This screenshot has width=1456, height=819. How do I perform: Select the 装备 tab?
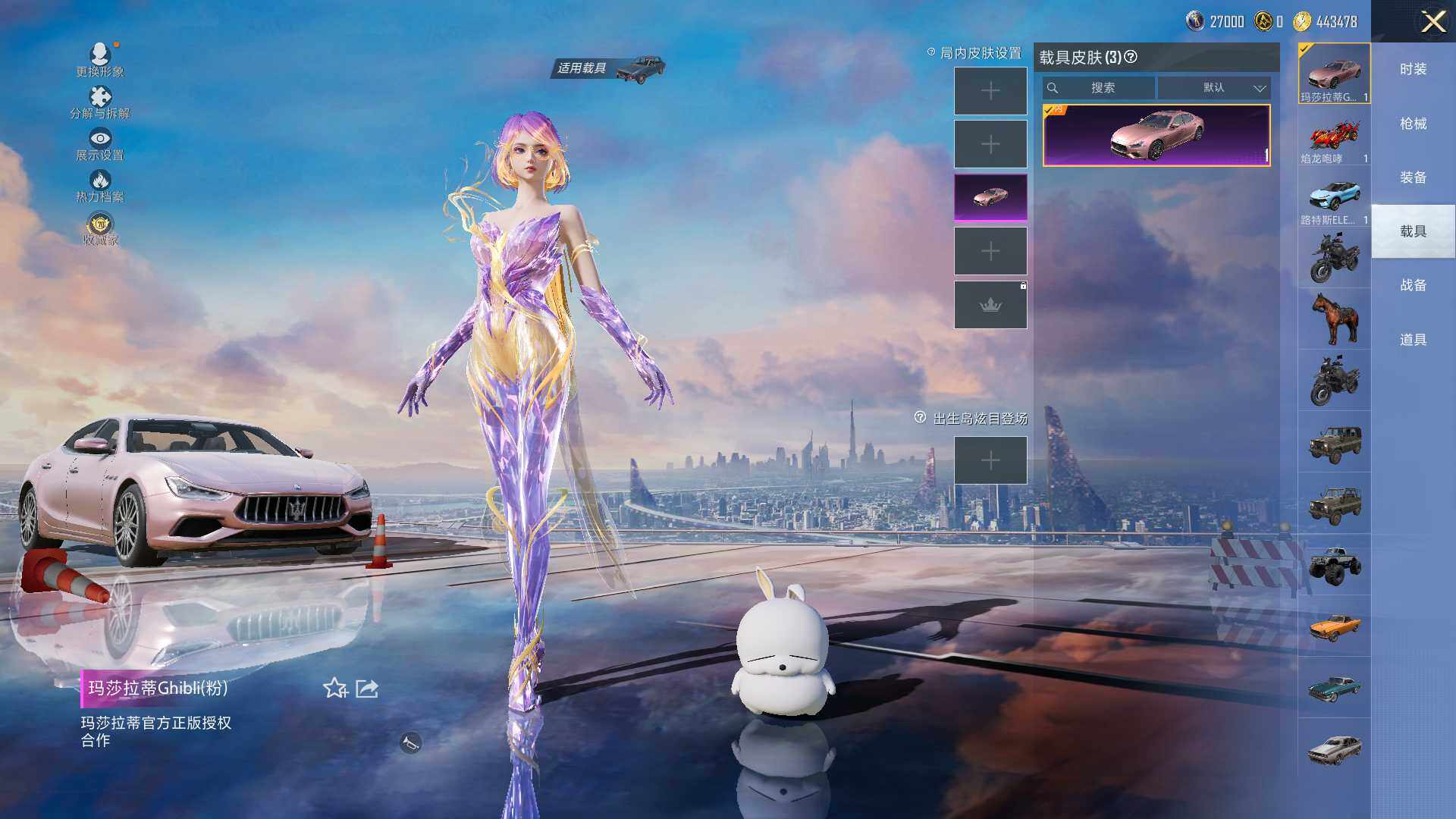point(1413,177)
